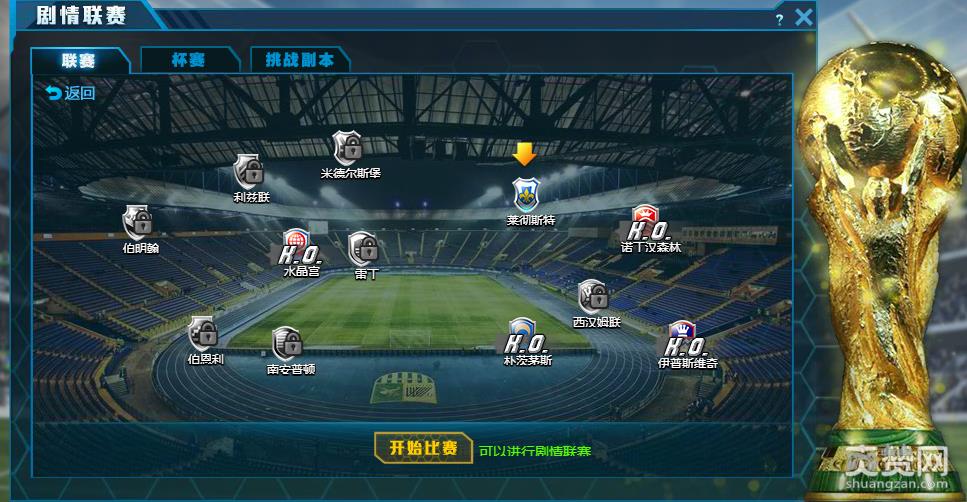Screen dimensions: 967x502
Task: Select the defeated 朴茨茅斯 team
Action: [x=523, y=335]
